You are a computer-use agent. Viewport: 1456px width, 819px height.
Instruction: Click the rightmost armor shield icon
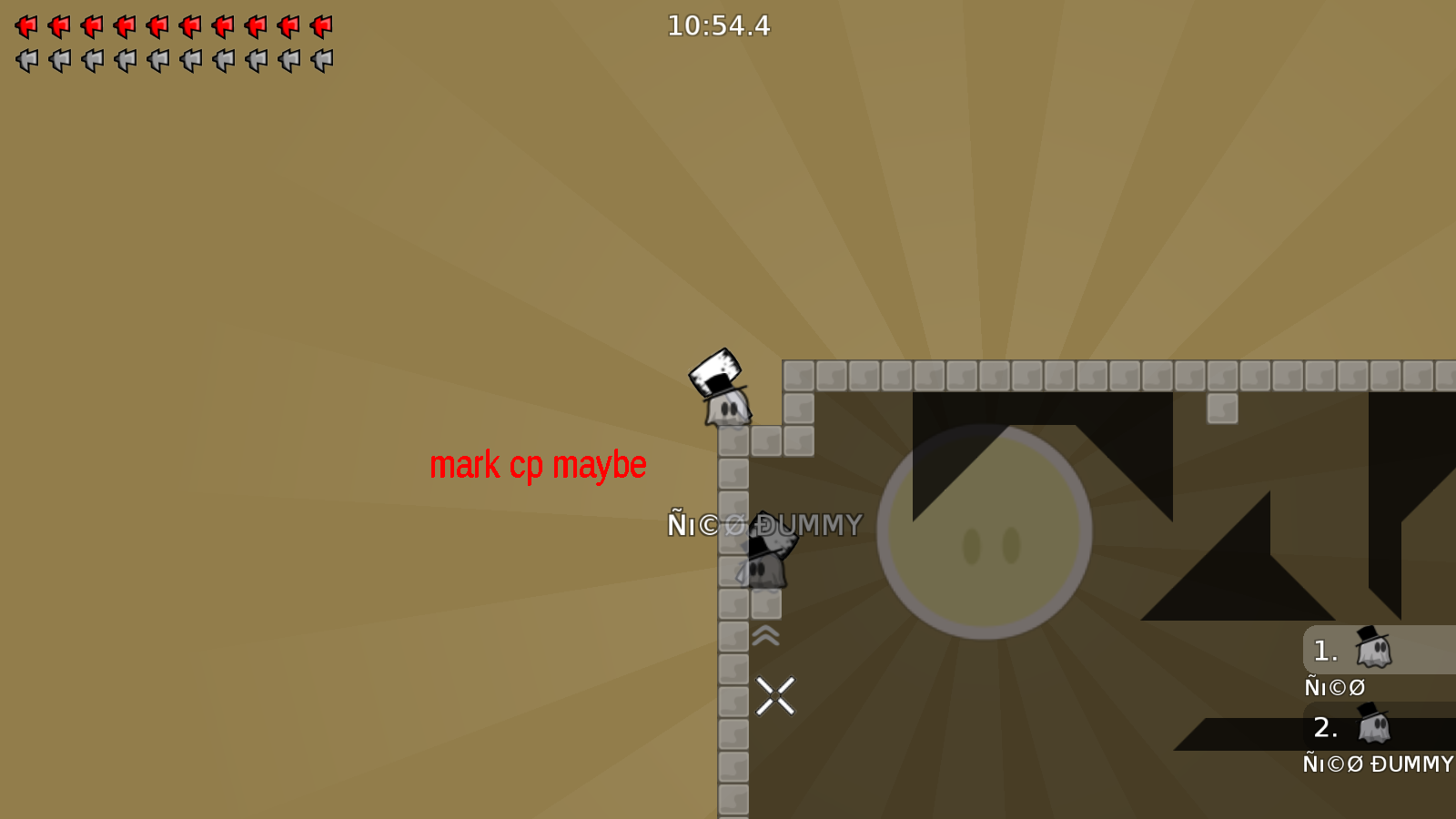tap(320, 59)
